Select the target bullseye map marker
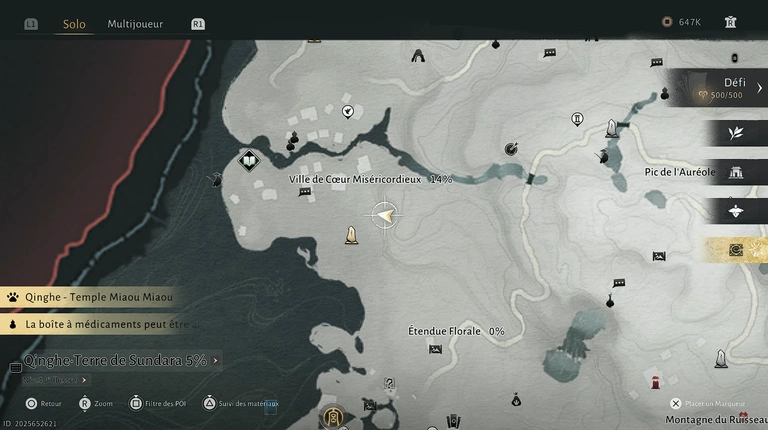 [x=512, y=149]
